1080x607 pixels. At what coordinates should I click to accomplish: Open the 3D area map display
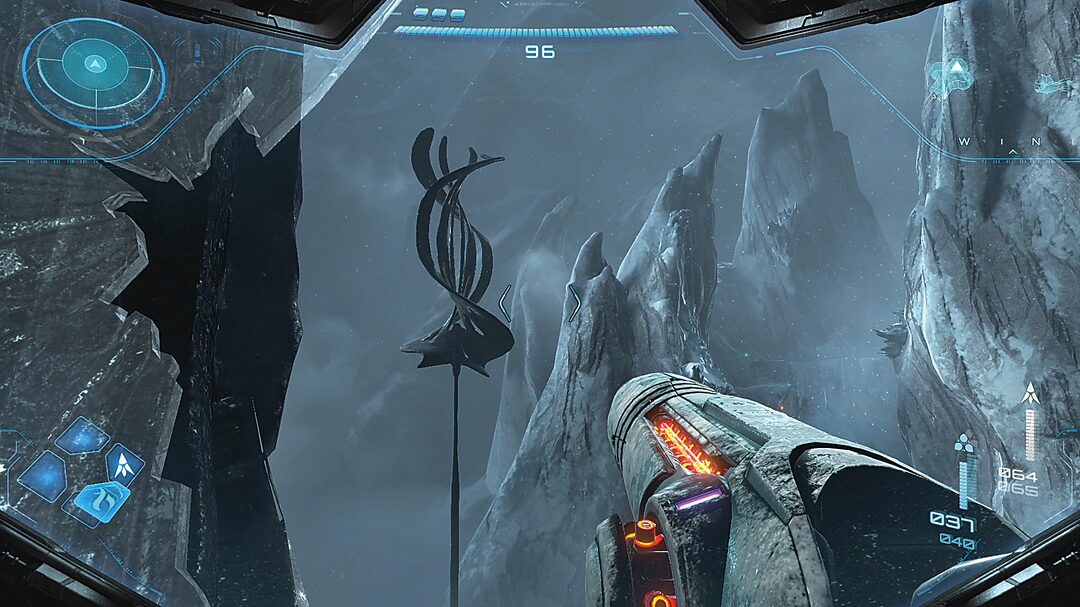[x=951, y=78]
